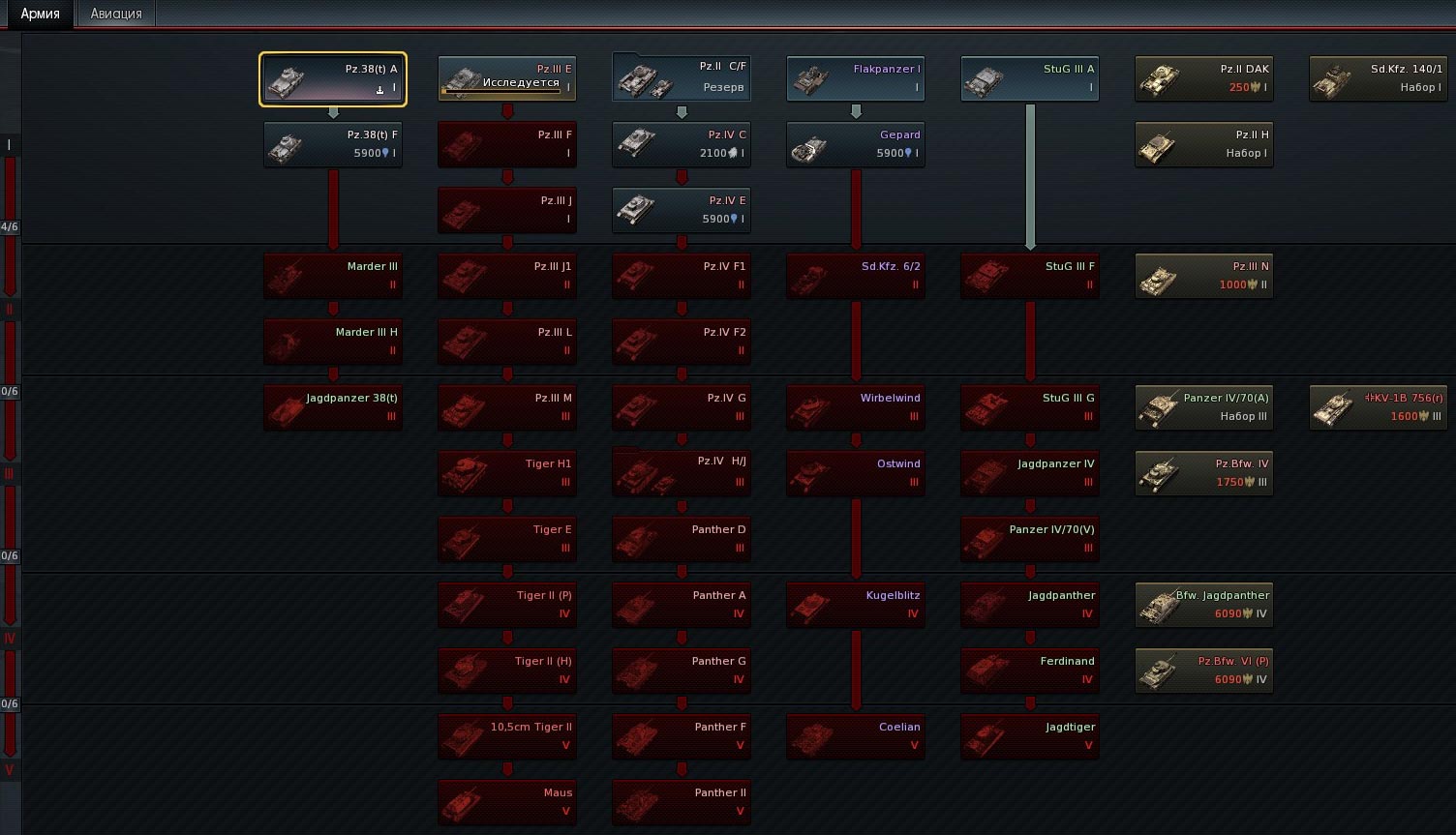Choose the Jagdtiger tank destroyer
This screenshot has width=1456, height=835.
(x=1030, y=737)
